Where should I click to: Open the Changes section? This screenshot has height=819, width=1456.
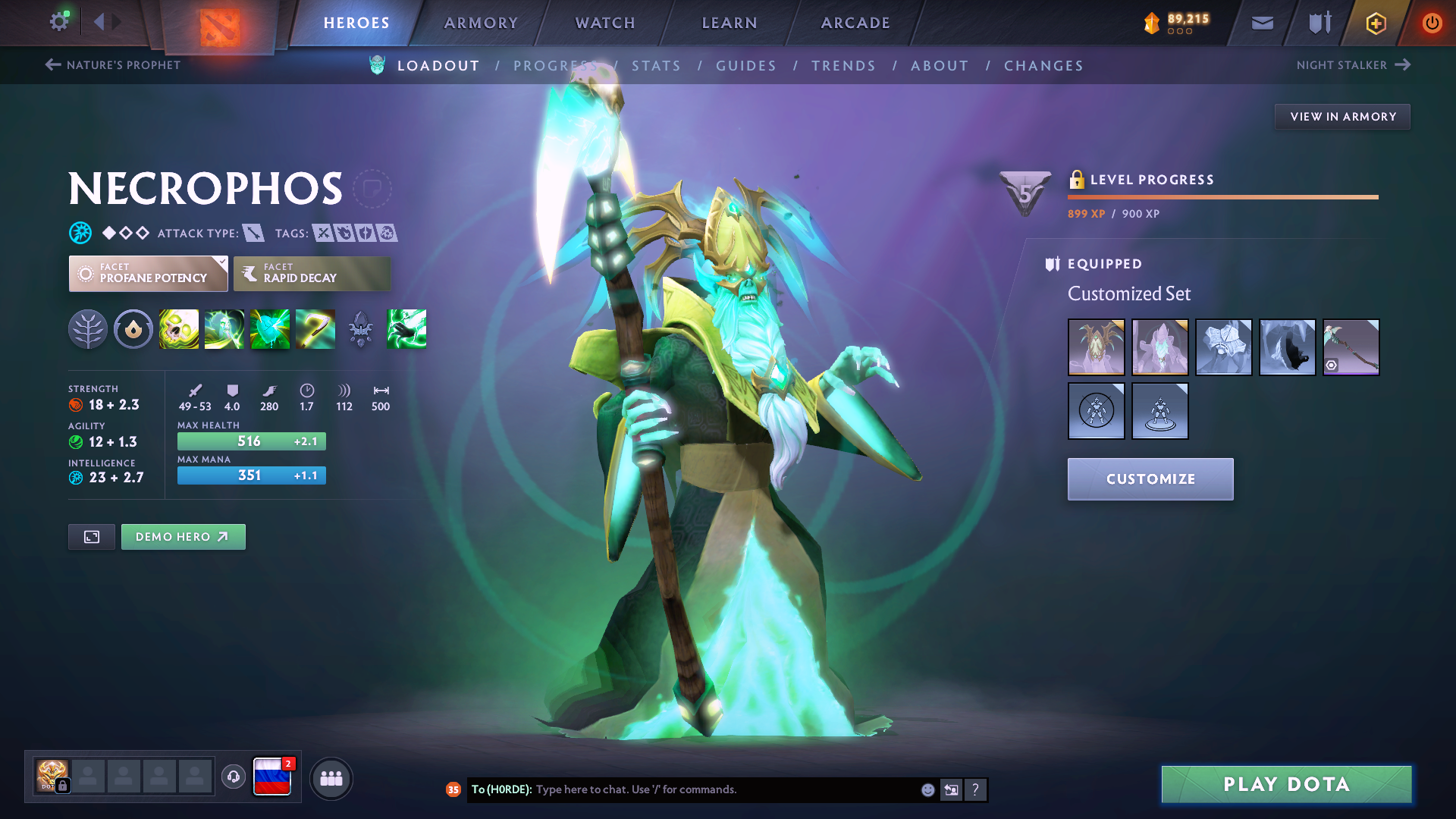pyautogui.click(x=1043, y=66)
